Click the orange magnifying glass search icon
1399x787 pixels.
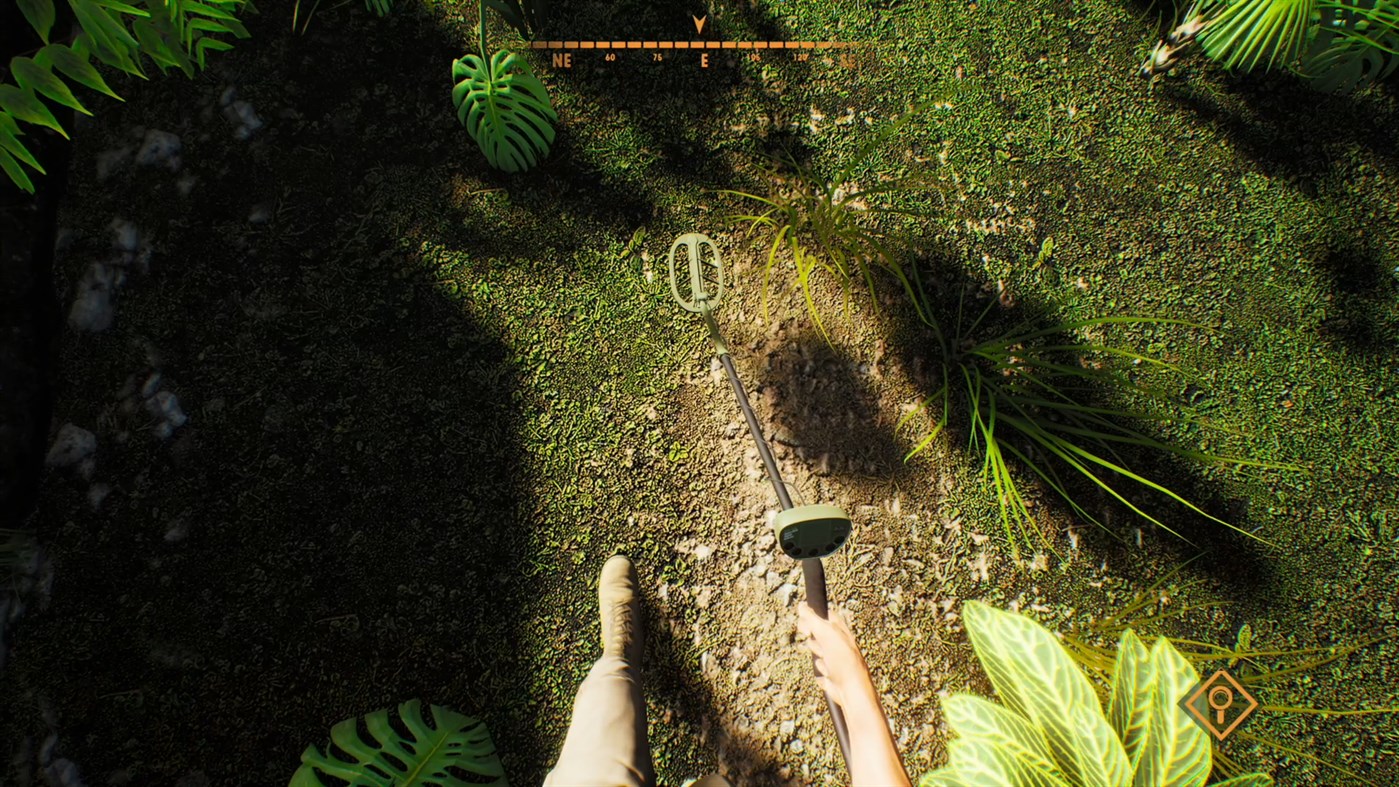point(1220,704)
